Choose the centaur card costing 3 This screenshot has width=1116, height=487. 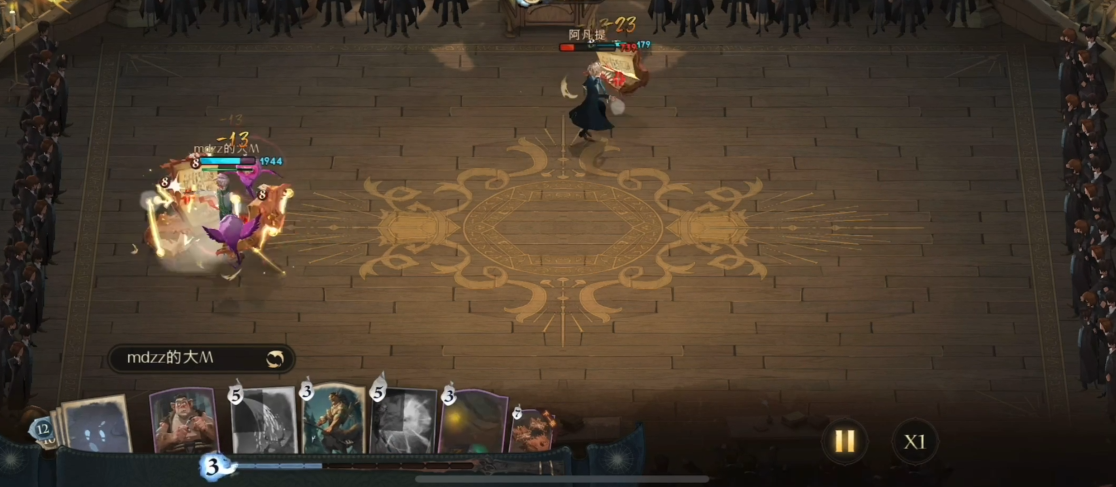333,420
